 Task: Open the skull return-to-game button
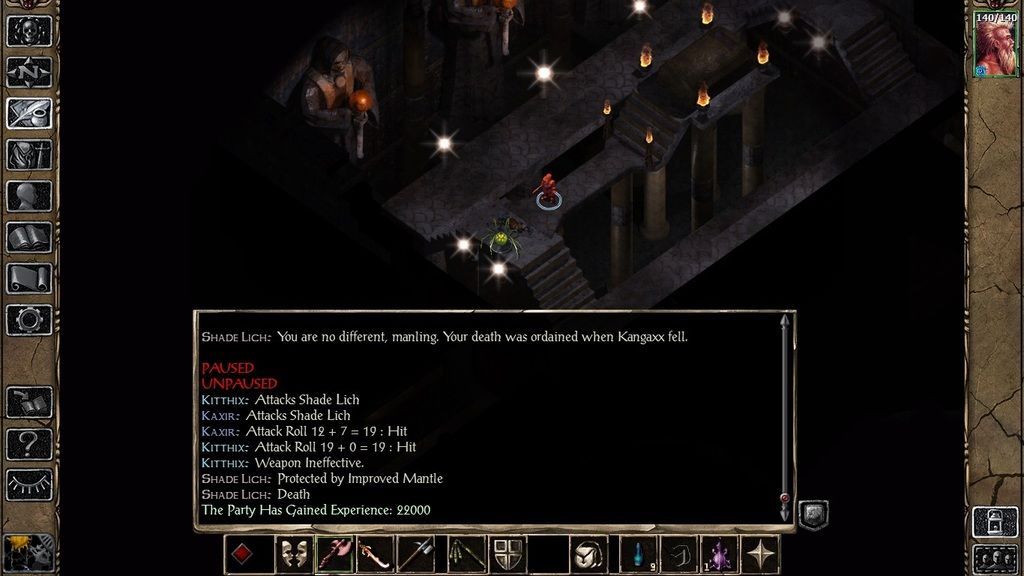(29, 30)
